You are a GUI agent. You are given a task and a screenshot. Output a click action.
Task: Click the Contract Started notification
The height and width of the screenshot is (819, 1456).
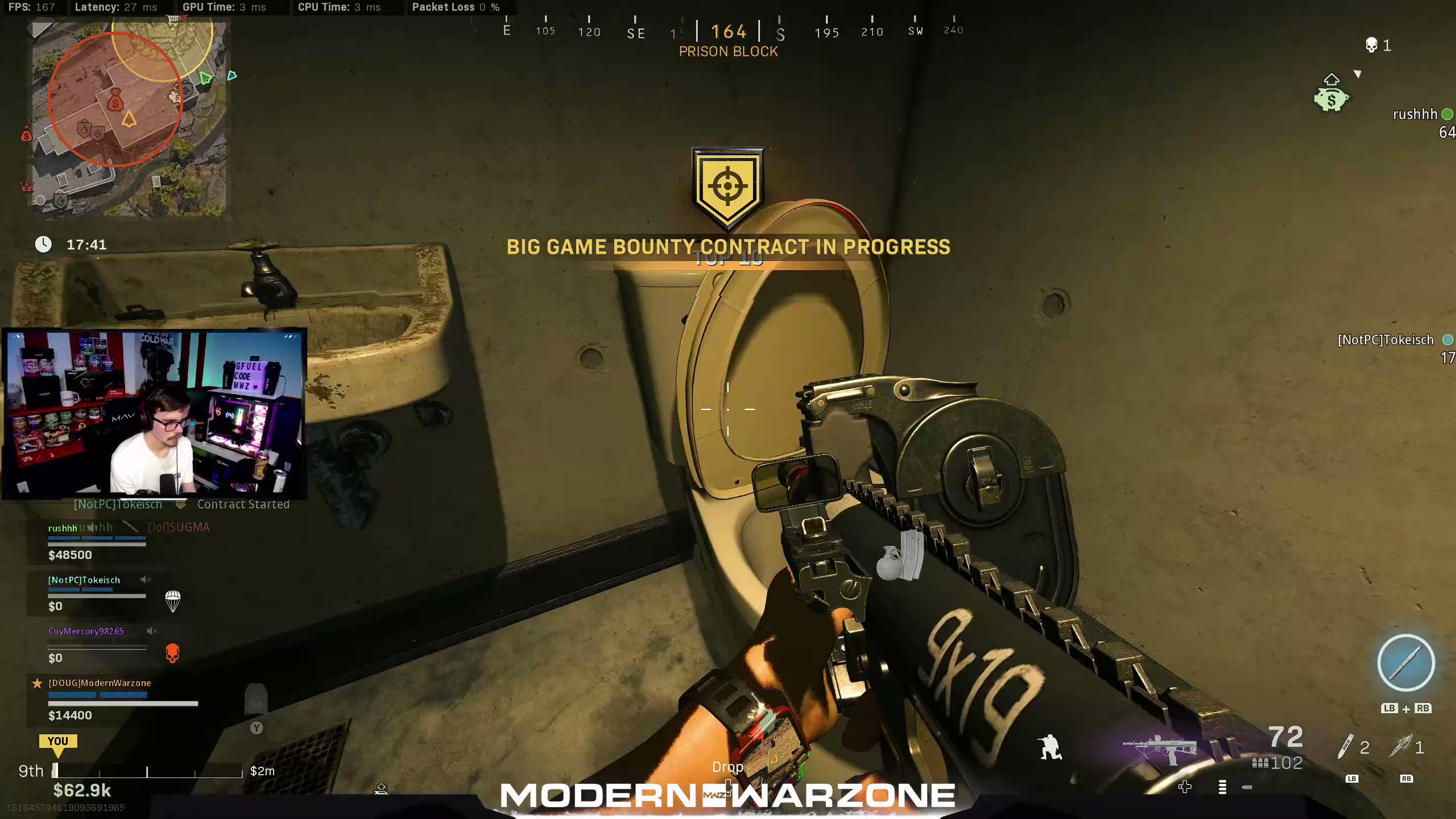[x=243, y=504]
